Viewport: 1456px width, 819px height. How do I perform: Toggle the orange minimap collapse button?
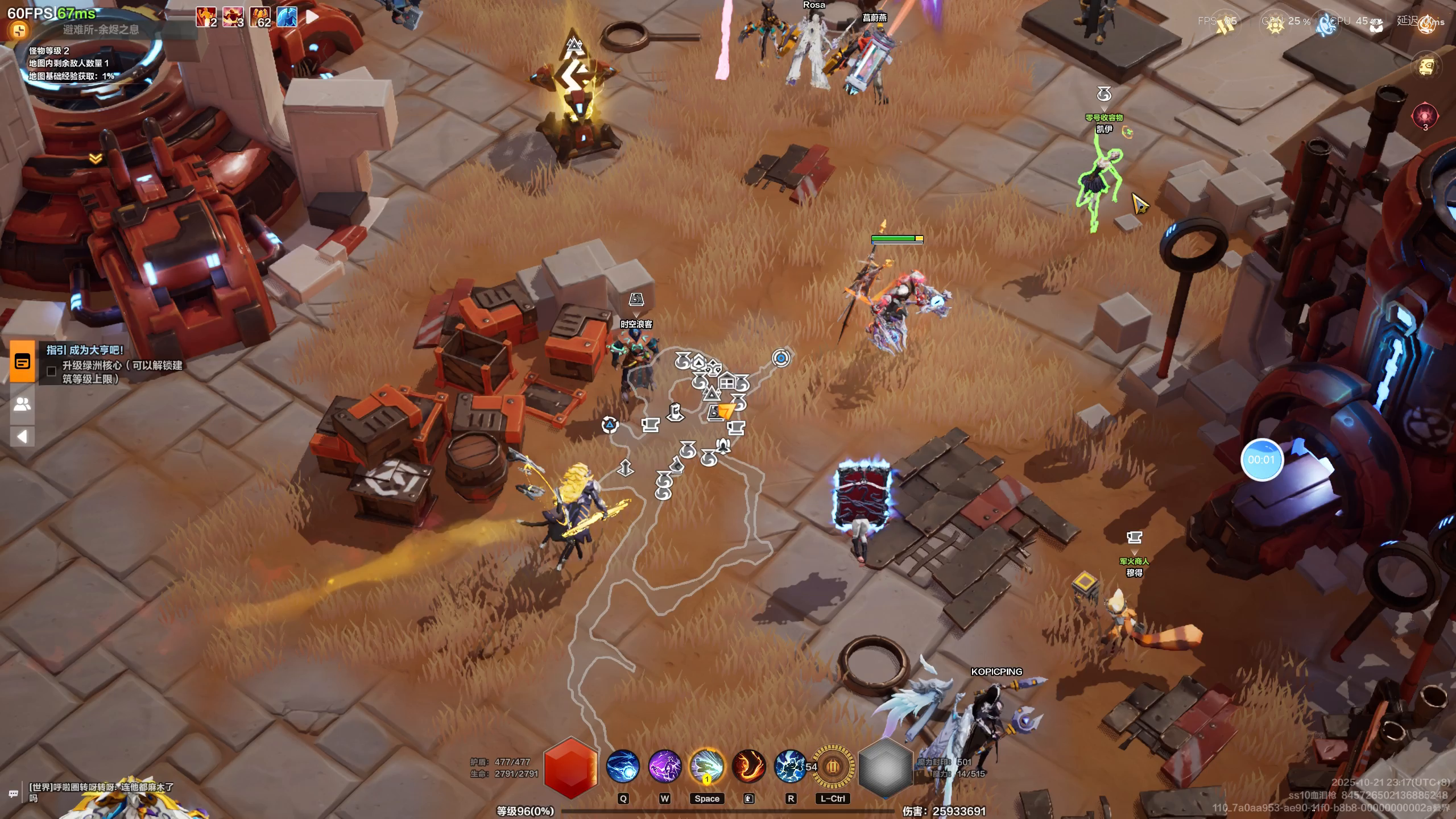(x=19, y=30)
